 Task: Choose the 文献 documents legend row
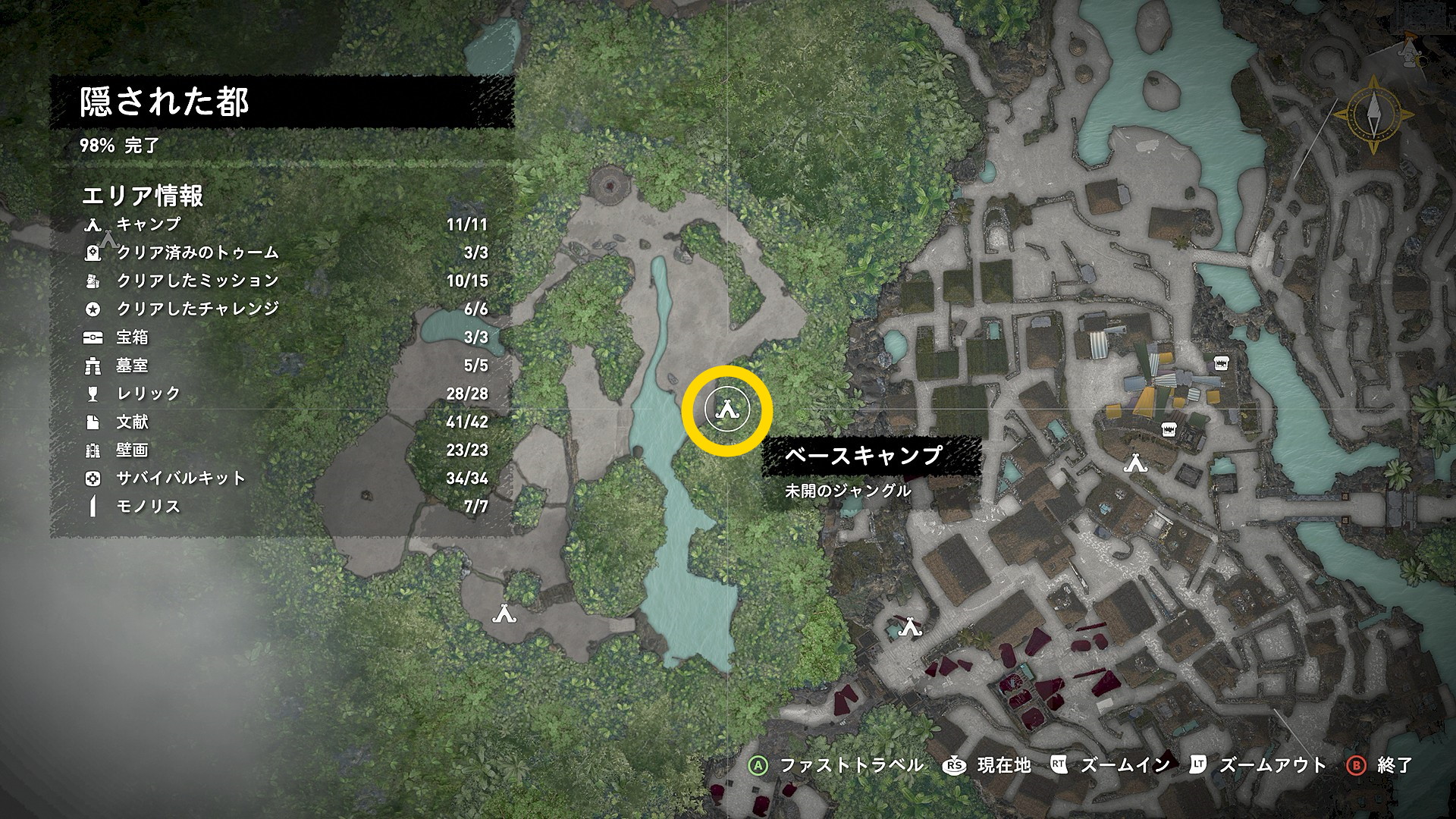tap(284, 422)
